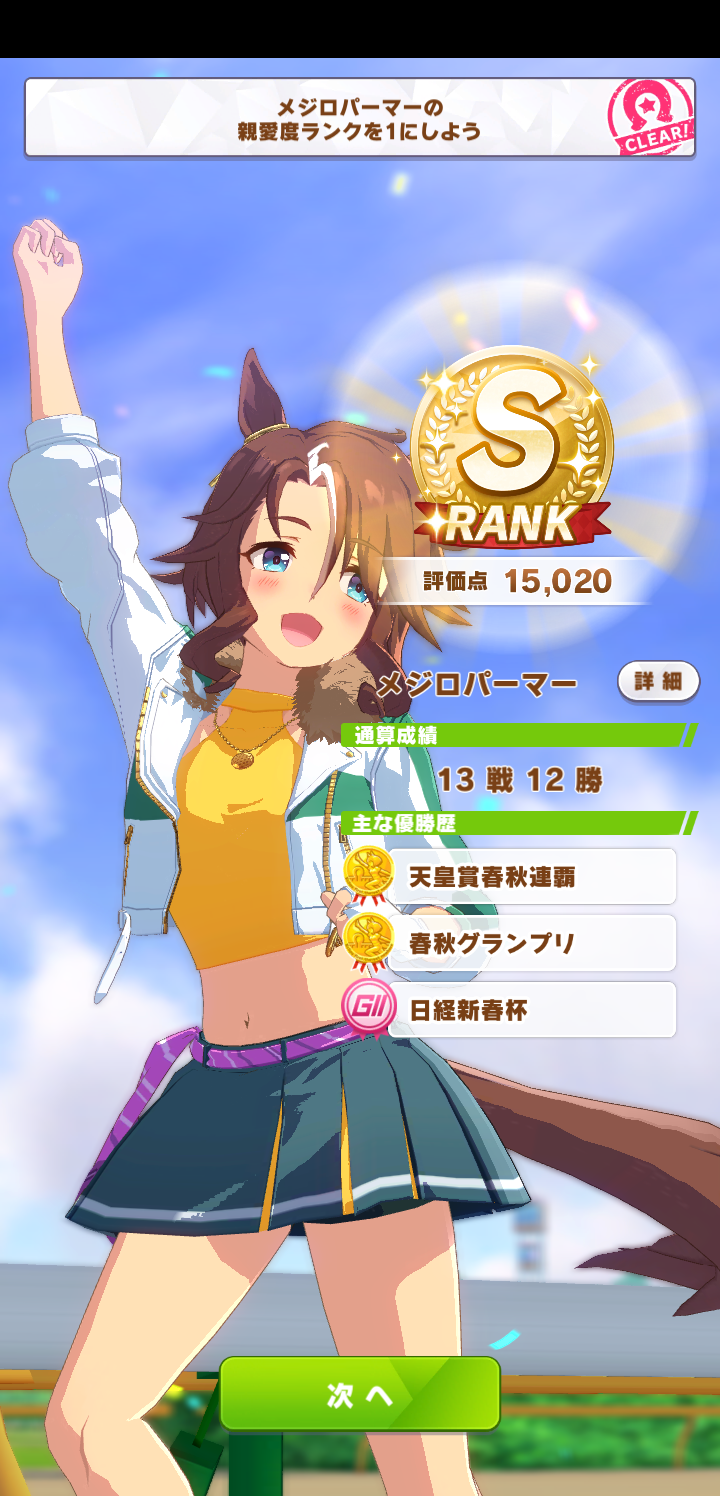Open the 詳細 details button

pyautogui.click(x=658, y=682)
